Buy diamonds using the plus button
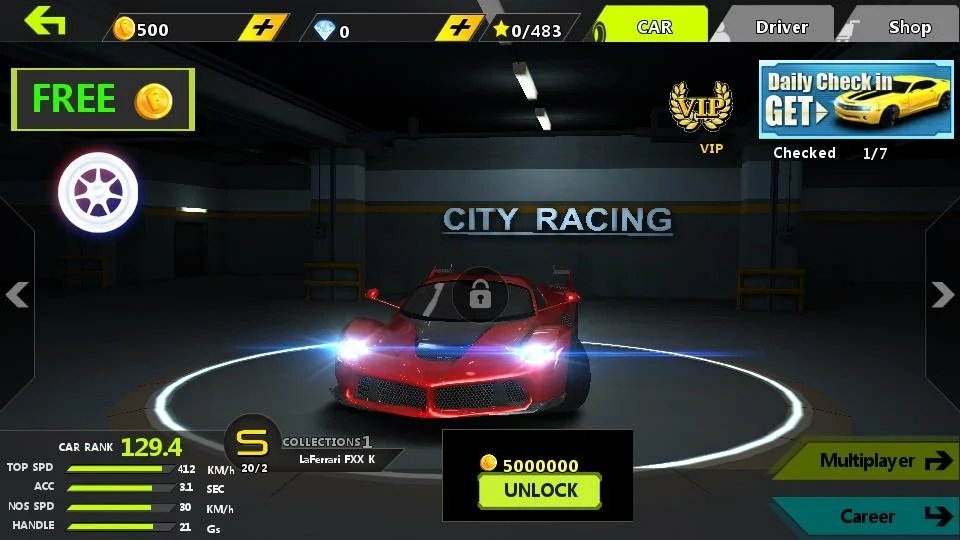Image resolution: width=960 pixels, height=540 pixels. pyautogui.click(x=459, y=28)
